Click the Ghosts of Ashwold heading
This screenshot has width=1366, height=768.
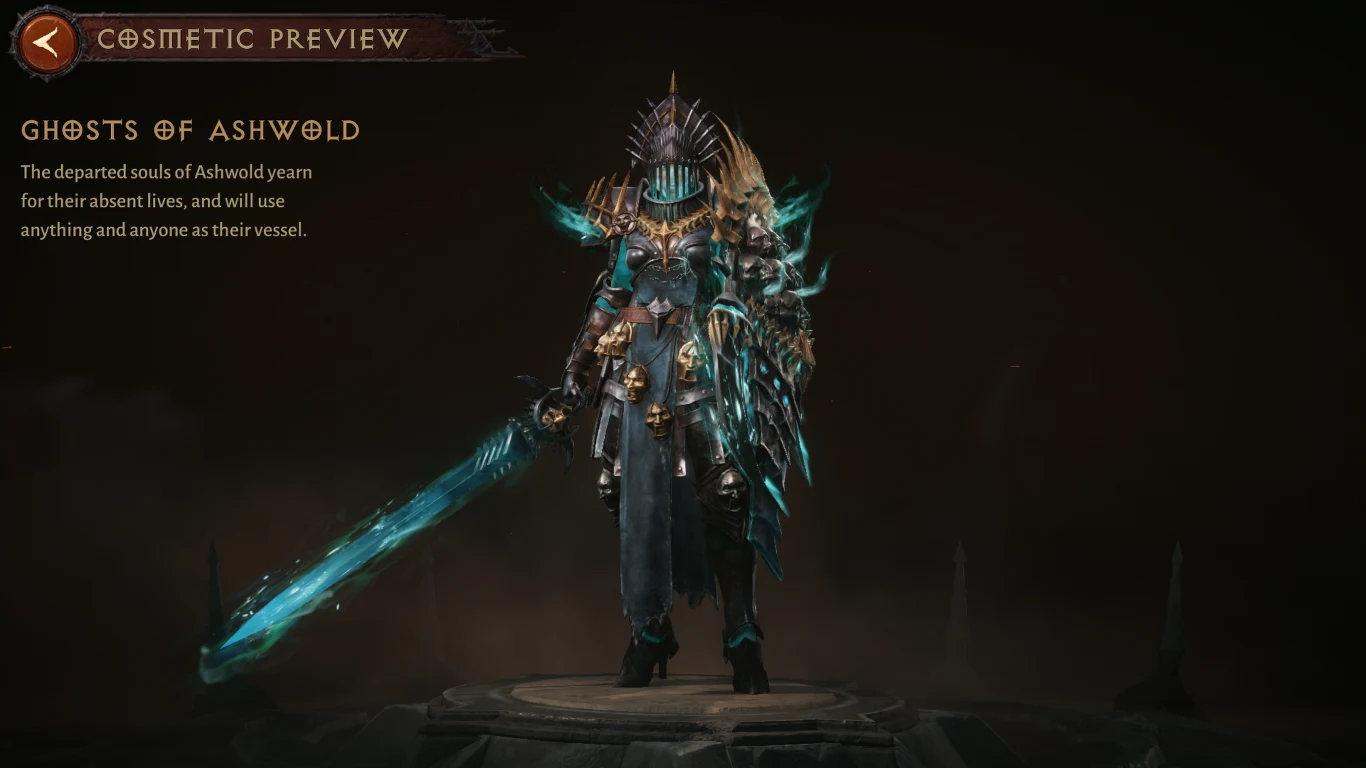click(x=190, y=131)
